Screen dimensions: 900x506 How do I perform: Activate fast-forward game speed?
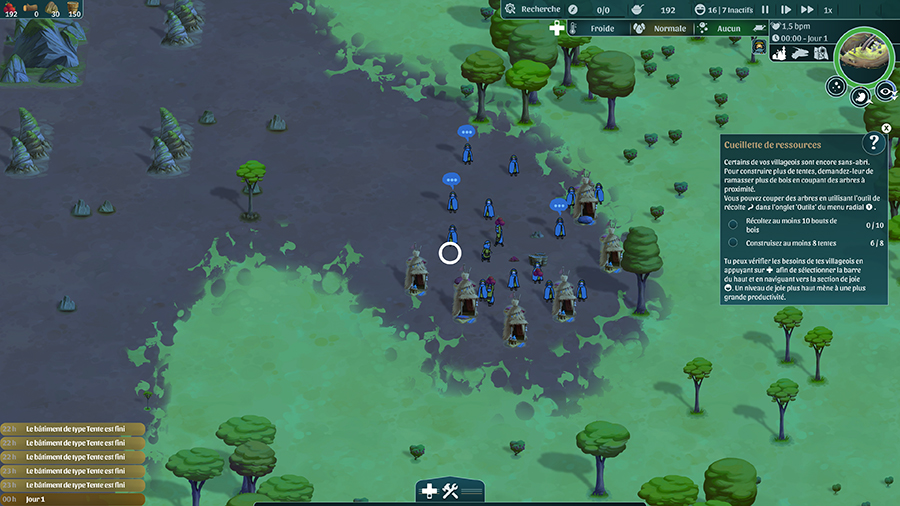point(806,9)
